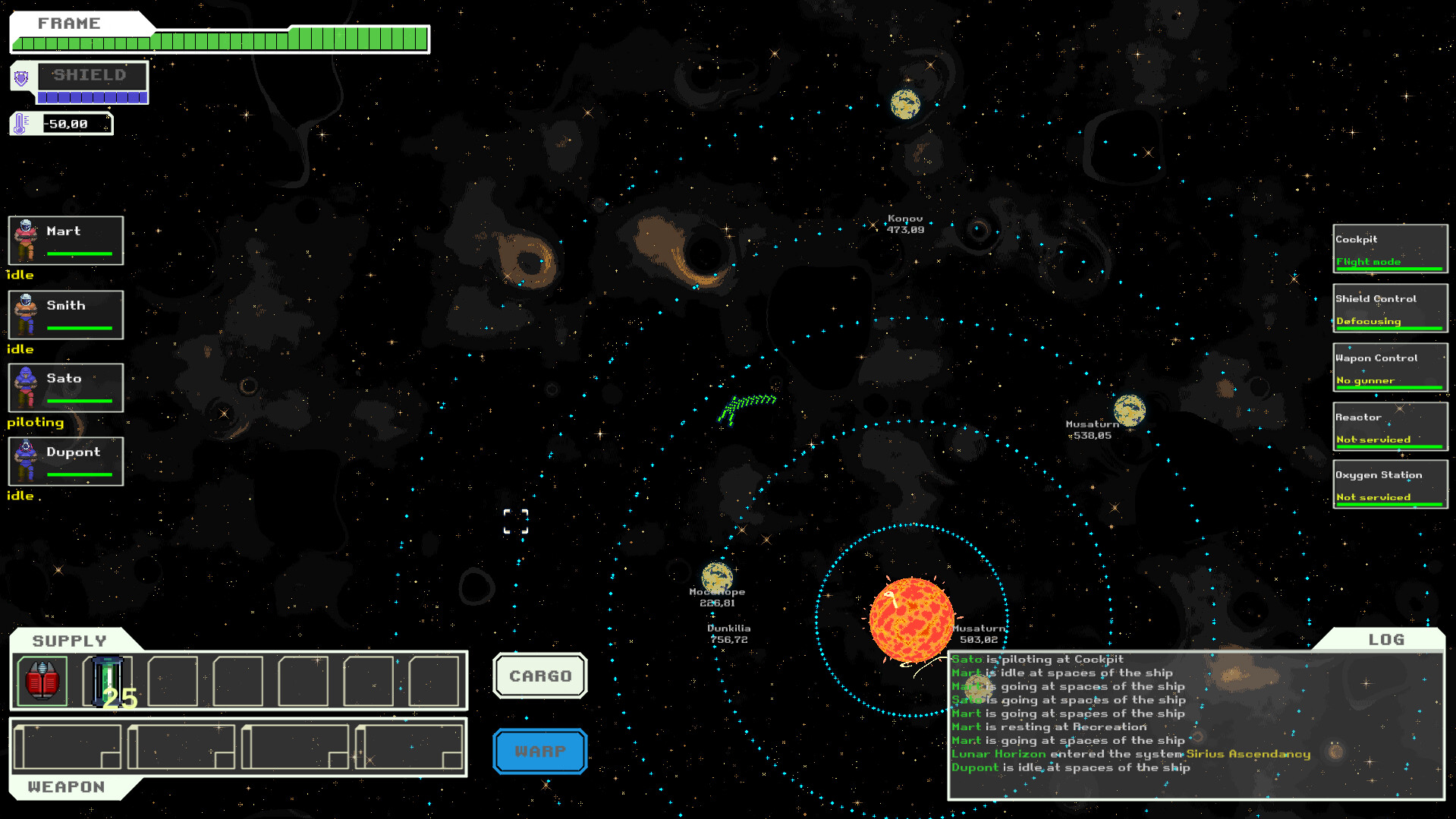Click Sato's crew portrait

click(x=65, y=387)
